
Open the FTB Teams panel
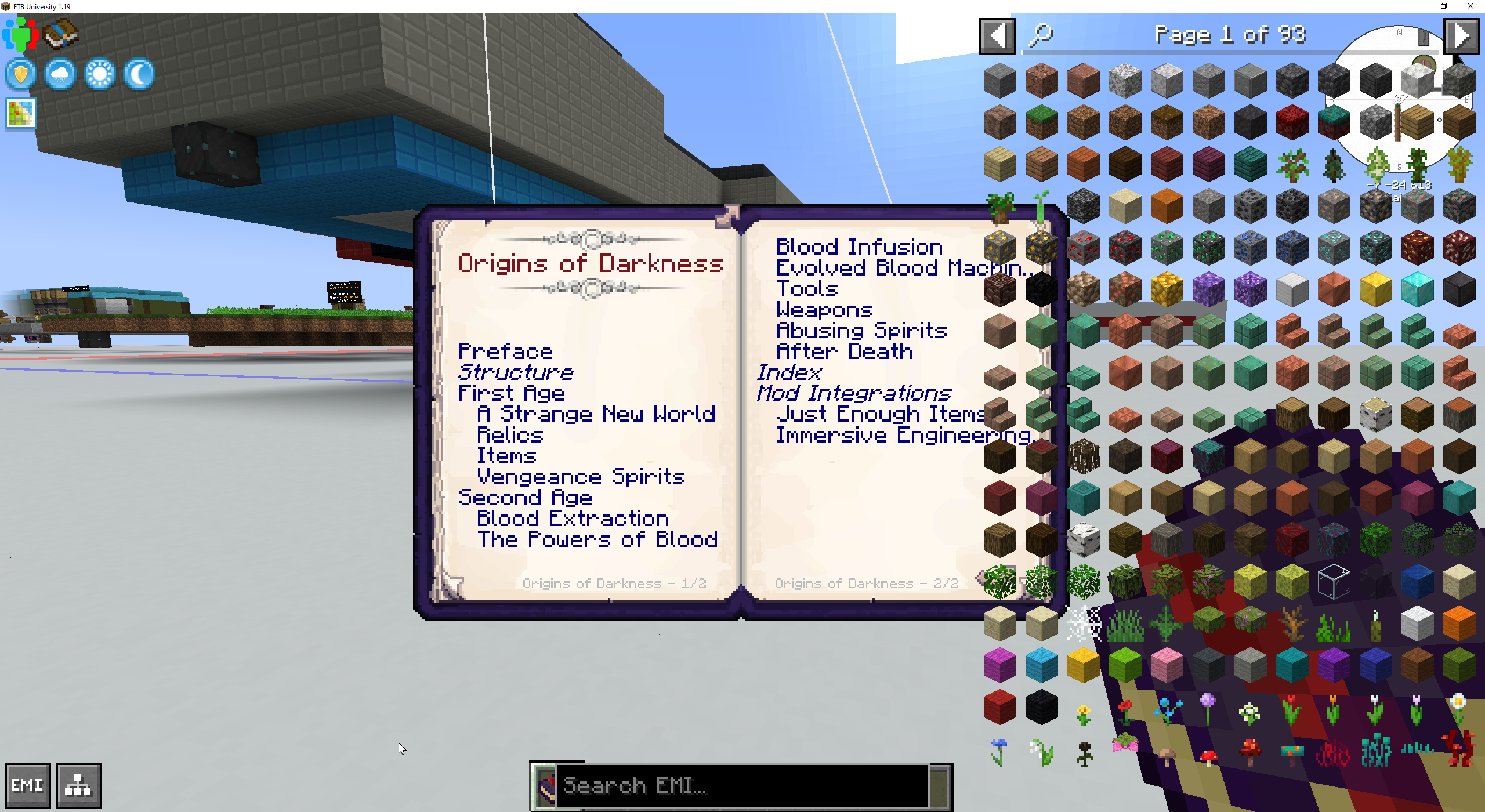point(21,33)
